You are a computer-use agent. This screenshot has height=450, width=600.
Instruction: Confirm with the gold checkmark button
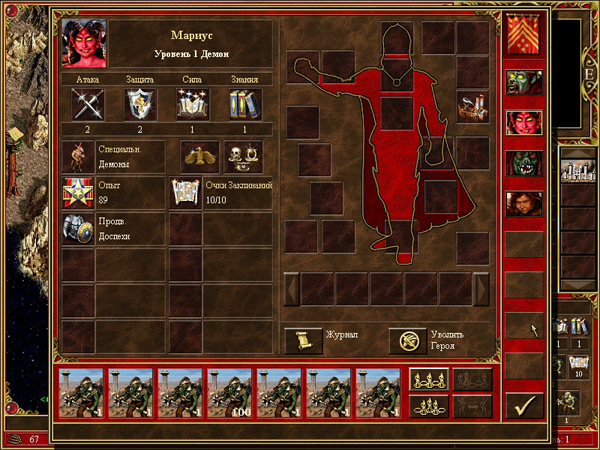click(524, 405)
